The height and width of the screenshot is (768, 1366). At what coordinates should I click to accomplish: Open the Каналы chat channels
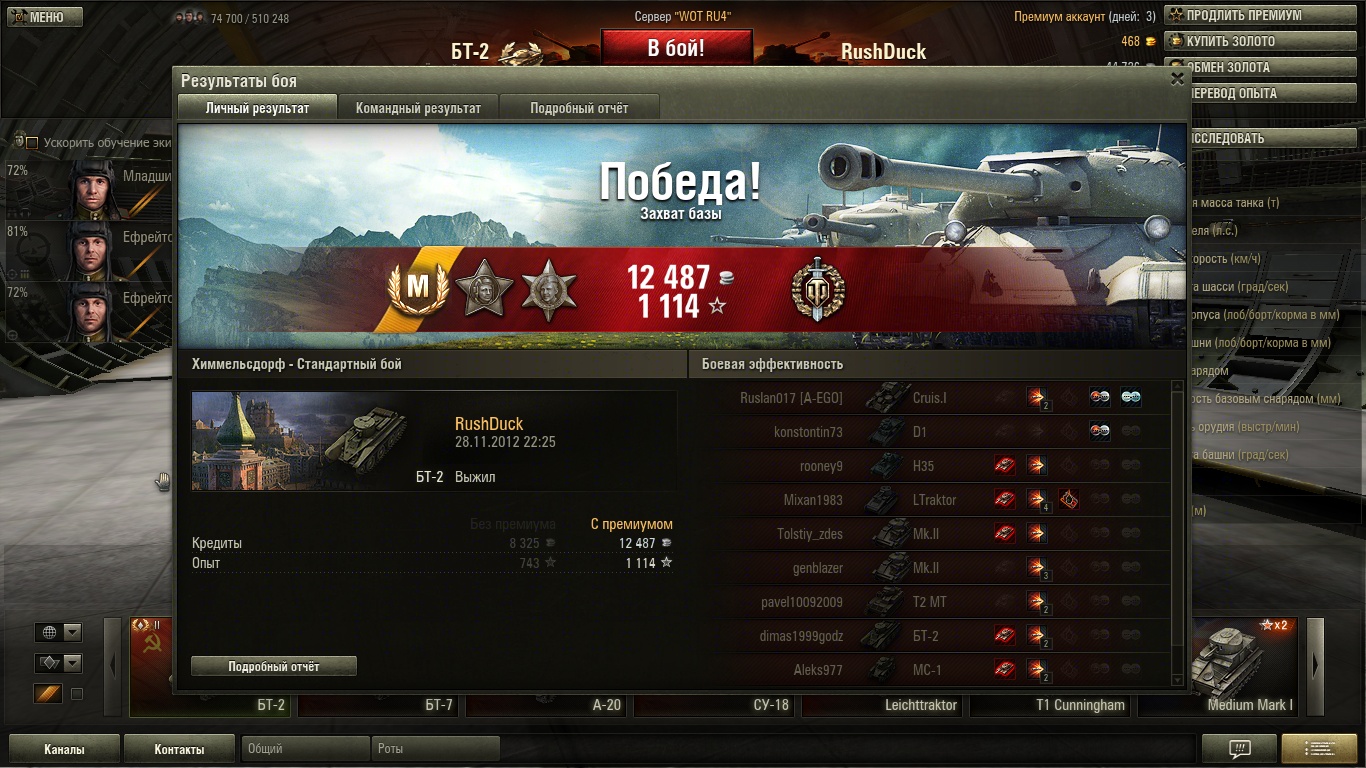coord(64,749)
